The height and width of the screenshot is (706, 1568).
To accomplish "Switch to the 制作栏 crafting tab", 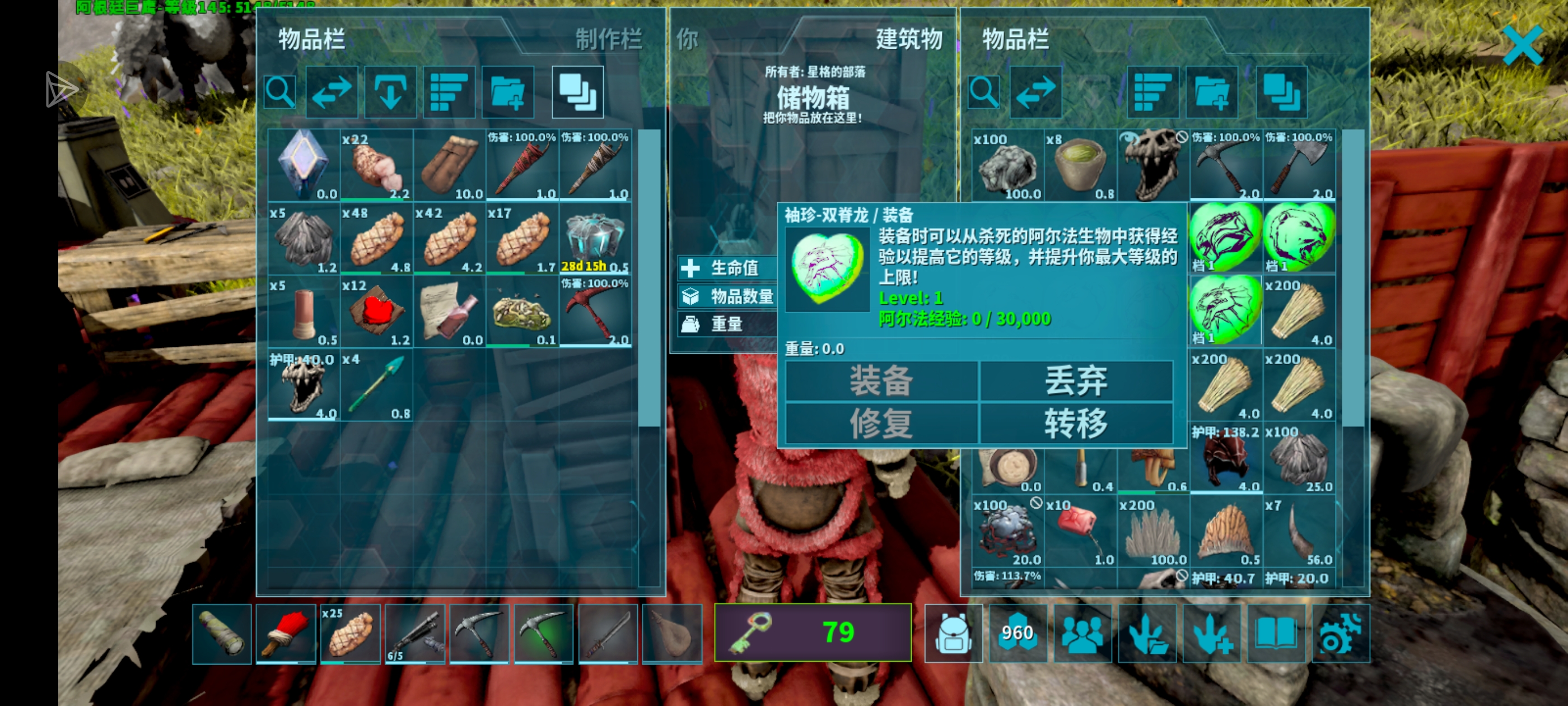I will [608, 41].
